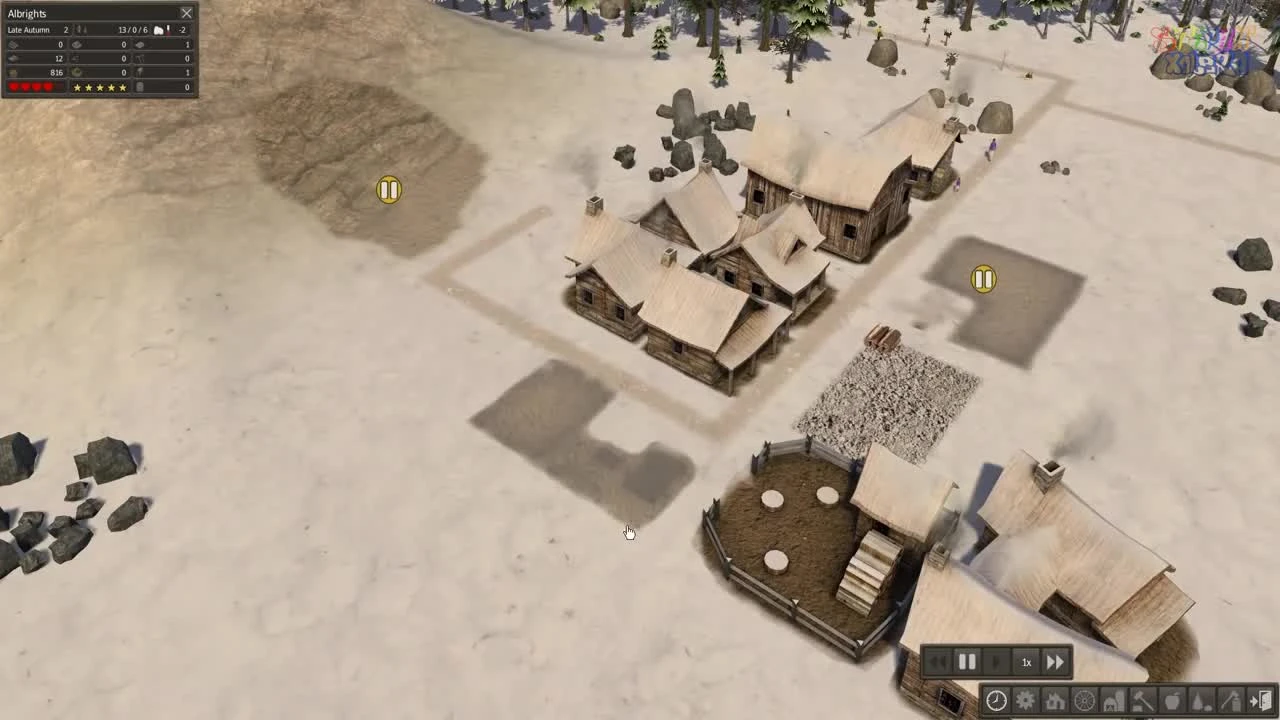Close the Albrights town panel
Screen dimensions: 1280x720
[x=186, y=13]
